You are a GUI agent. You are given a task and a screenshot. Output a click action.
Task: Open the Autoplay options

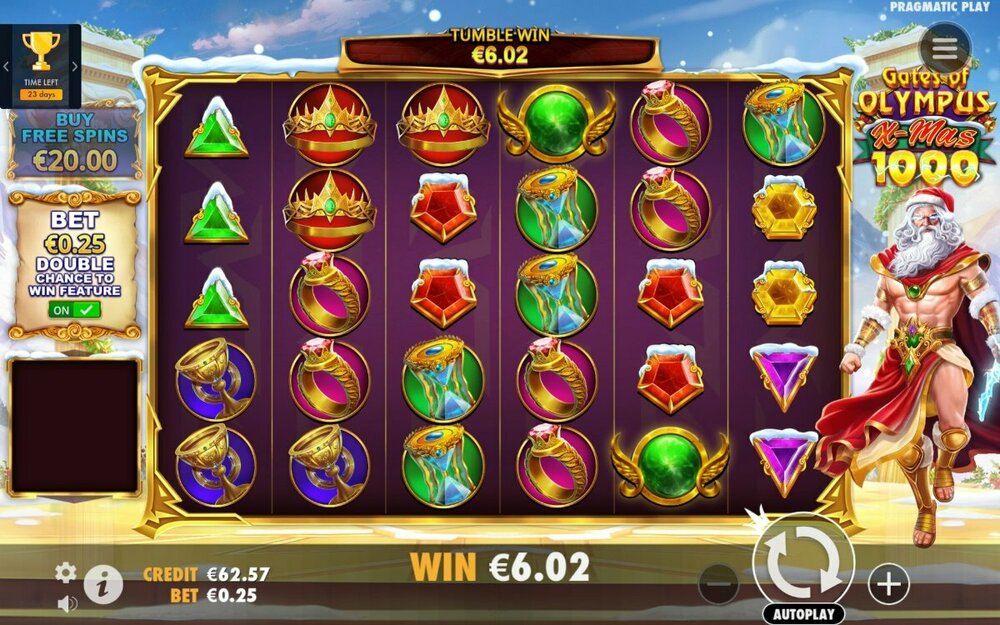point(803,613)
